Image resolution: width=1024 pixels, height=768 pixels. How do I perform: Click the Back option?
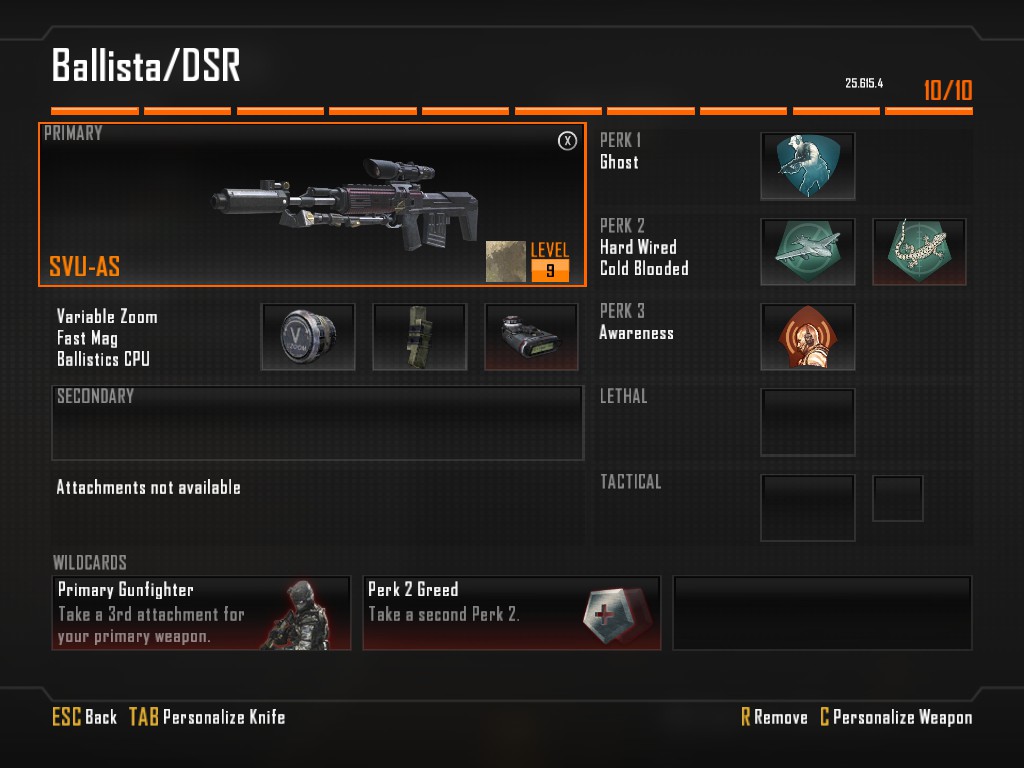(x=85, y=717)
